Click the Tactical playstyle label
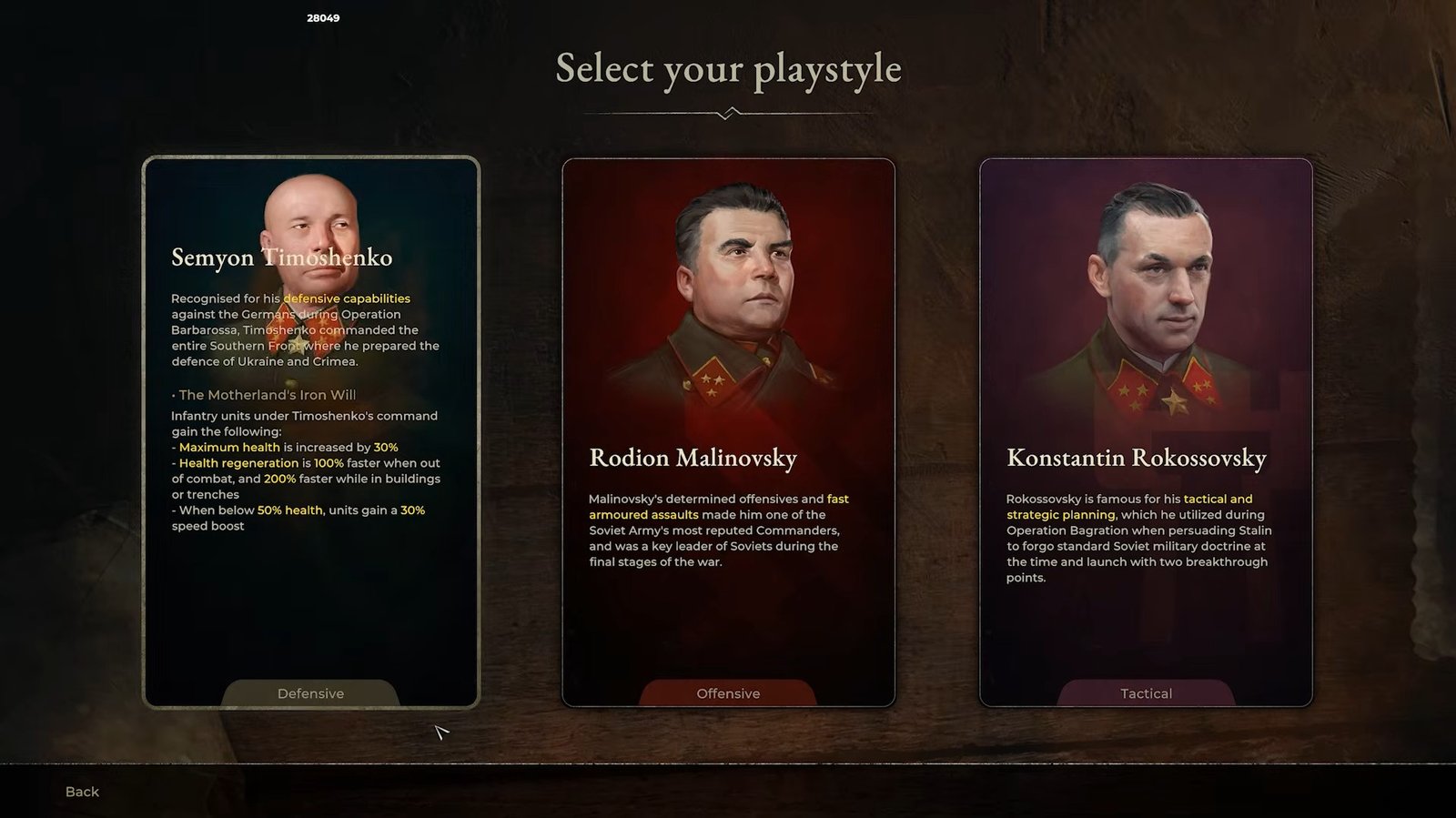This screenshot has height=818, width=1456. [1146, 693]
